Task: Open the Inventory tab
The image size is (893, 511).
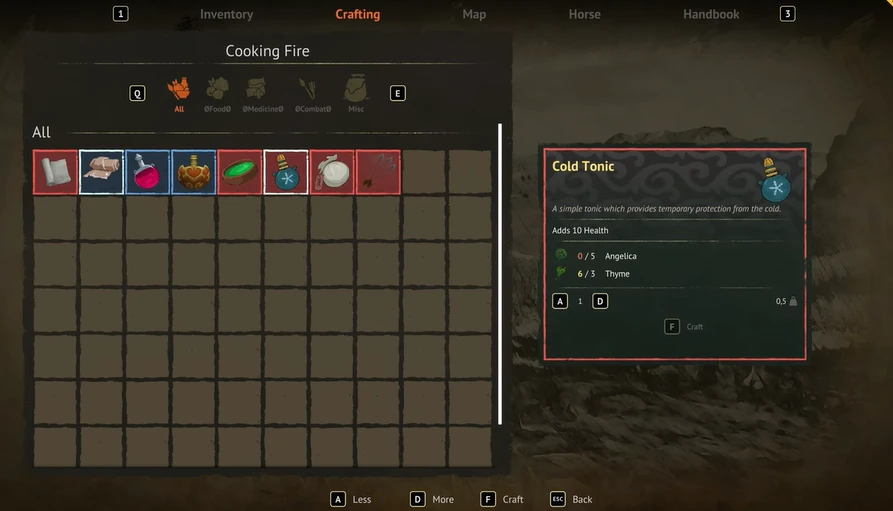Action: [x=226, y=14]
